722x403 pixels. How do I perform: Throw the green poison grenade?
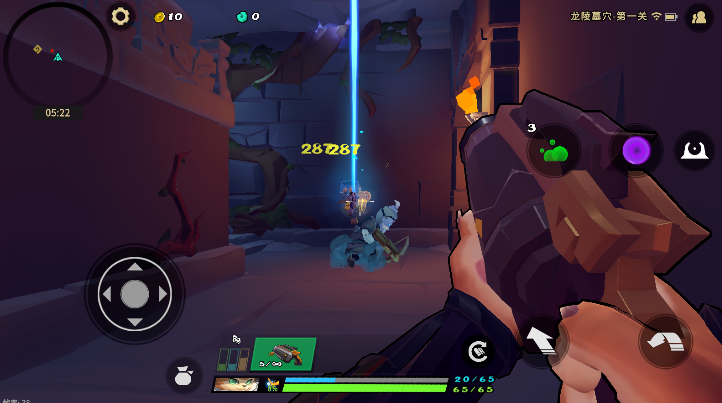[554, 151]
